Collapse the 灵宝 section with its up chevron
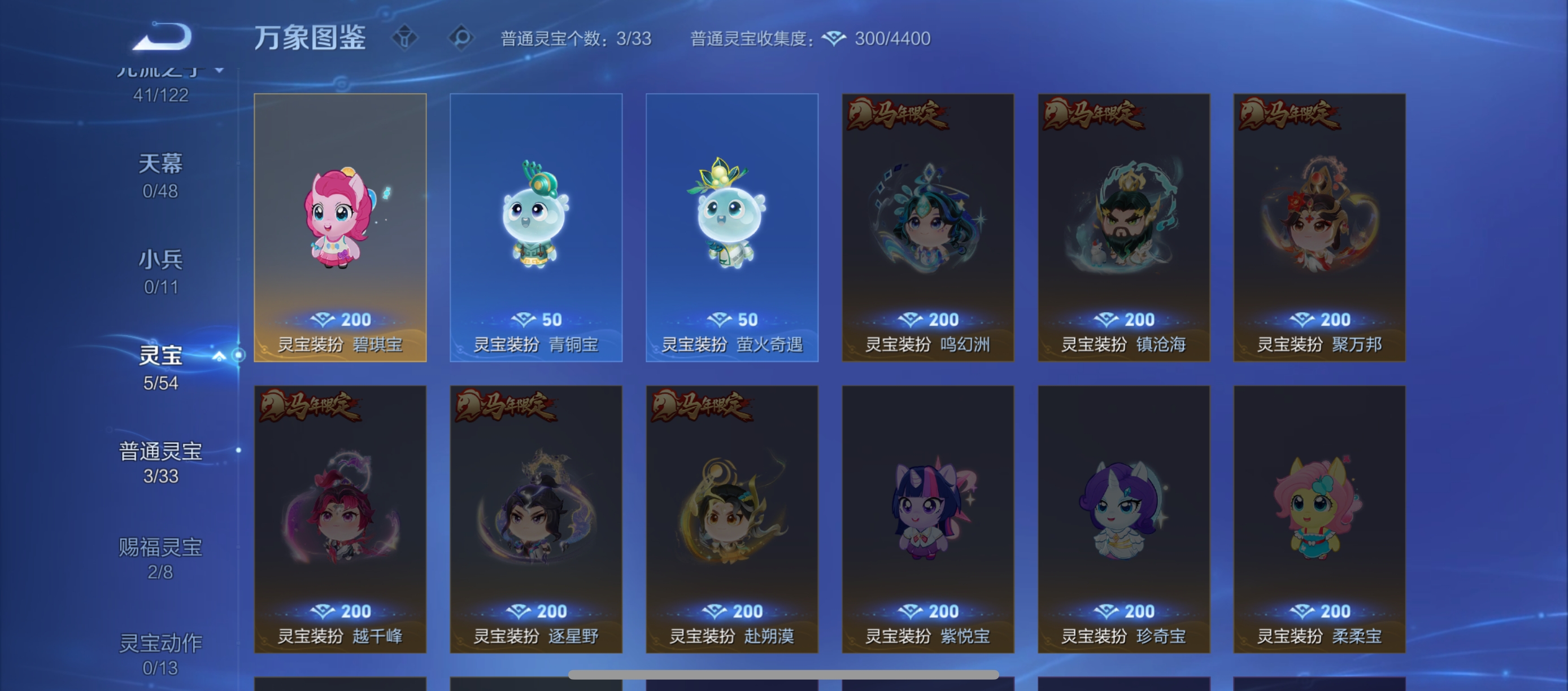Viewport: 1568px width, 691px height. pyautogui.click(x=219, y=357)
